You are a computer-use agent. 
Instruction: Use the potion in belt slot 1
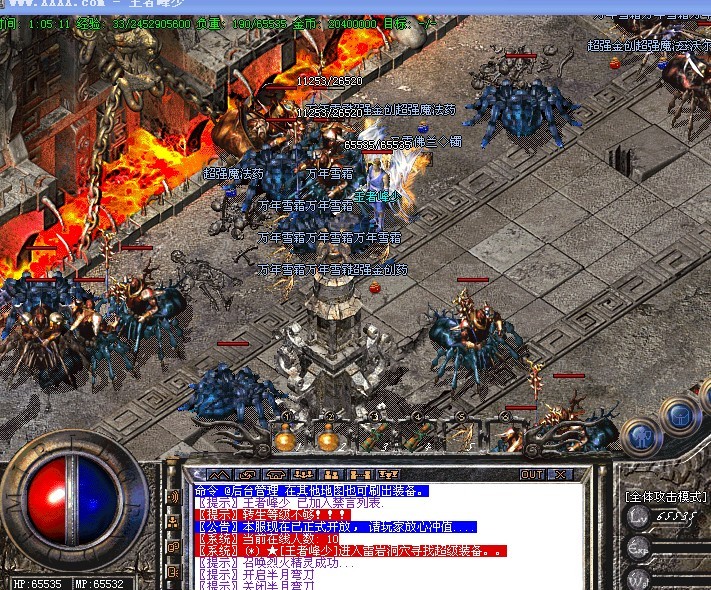[x=286, y=437]
